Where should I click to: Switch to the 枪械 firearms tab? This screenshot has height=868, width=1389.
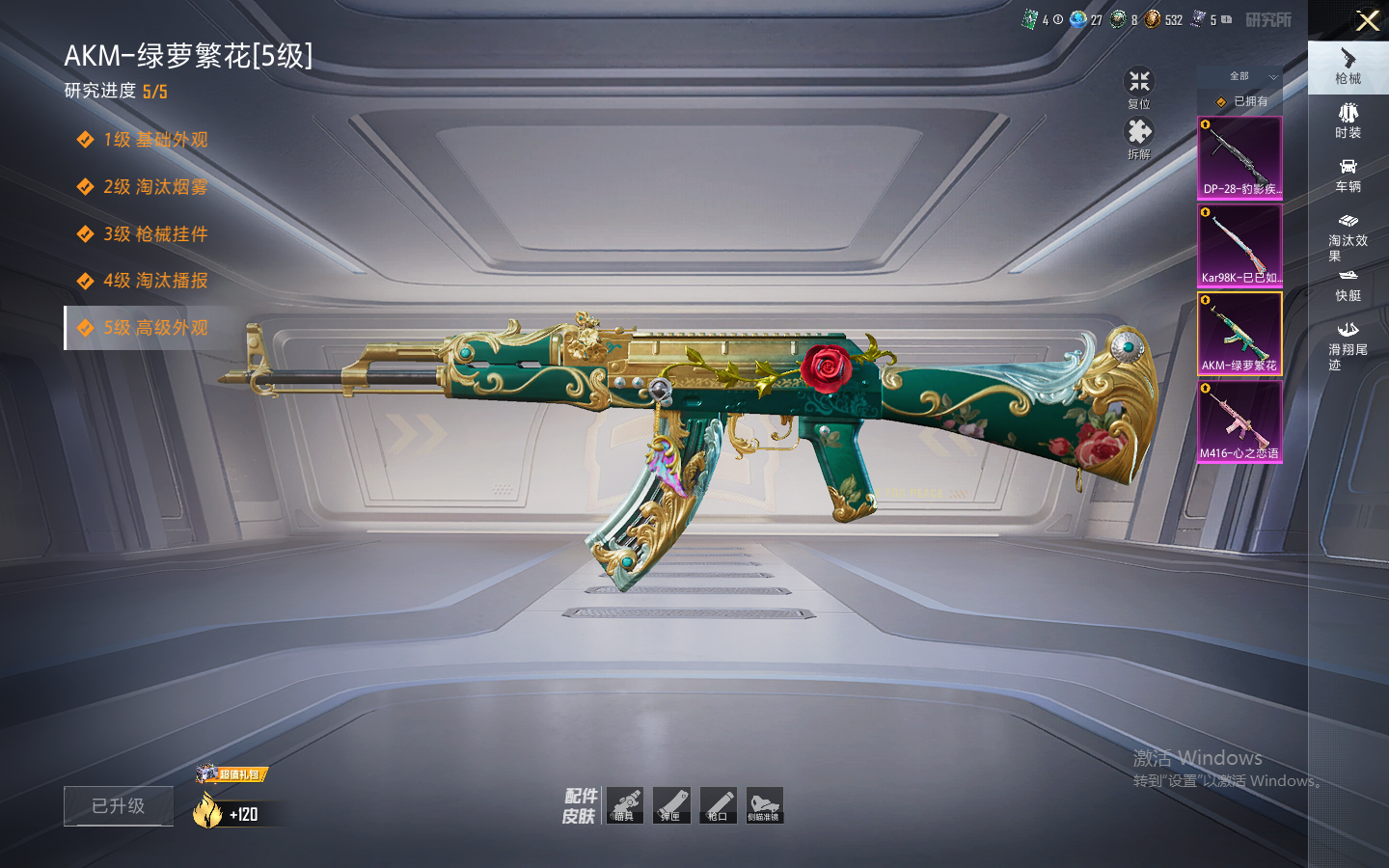click(x=1348, y=67)
